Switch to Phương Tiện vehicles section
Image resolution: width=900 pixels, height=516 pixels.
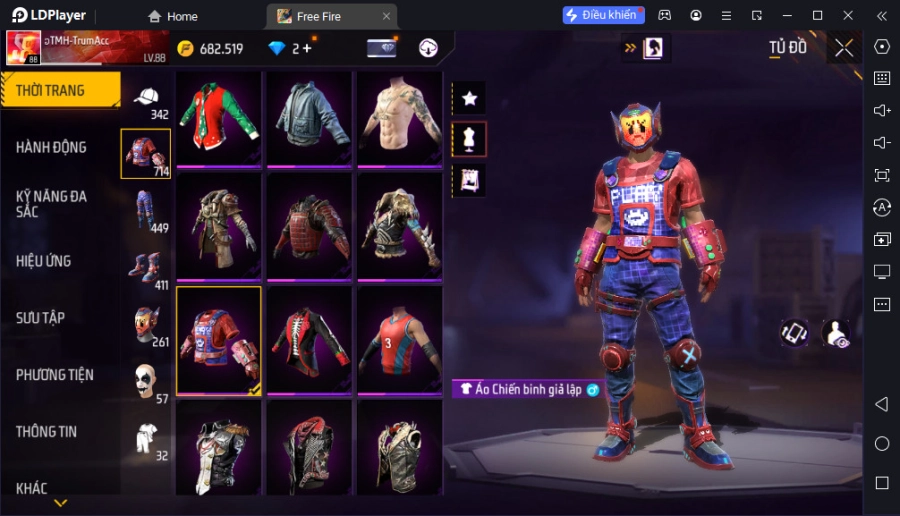pos(55,375)
